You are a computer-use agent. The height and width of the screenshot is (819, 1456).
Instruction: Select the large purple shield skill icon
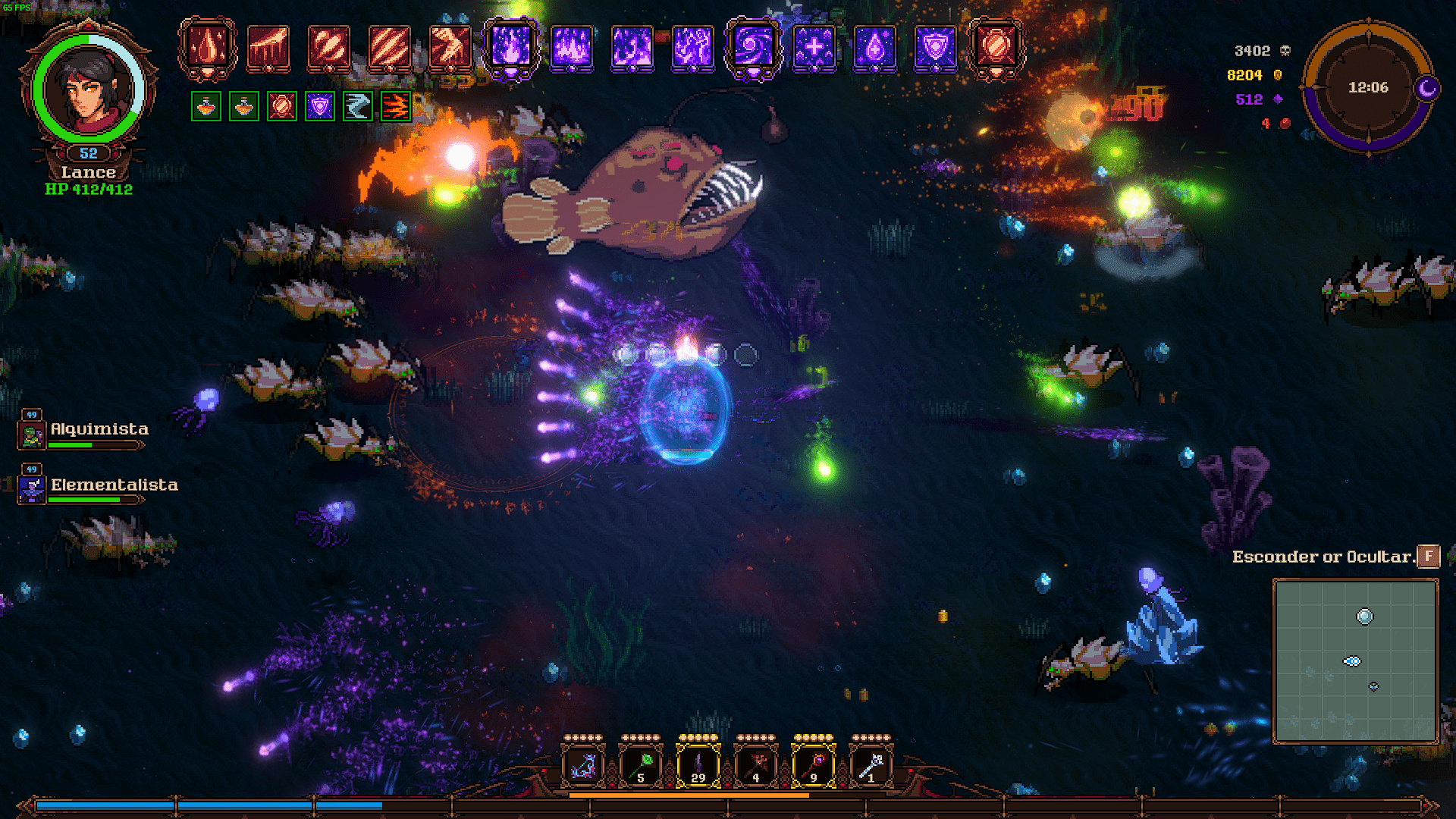coord(935,48)
